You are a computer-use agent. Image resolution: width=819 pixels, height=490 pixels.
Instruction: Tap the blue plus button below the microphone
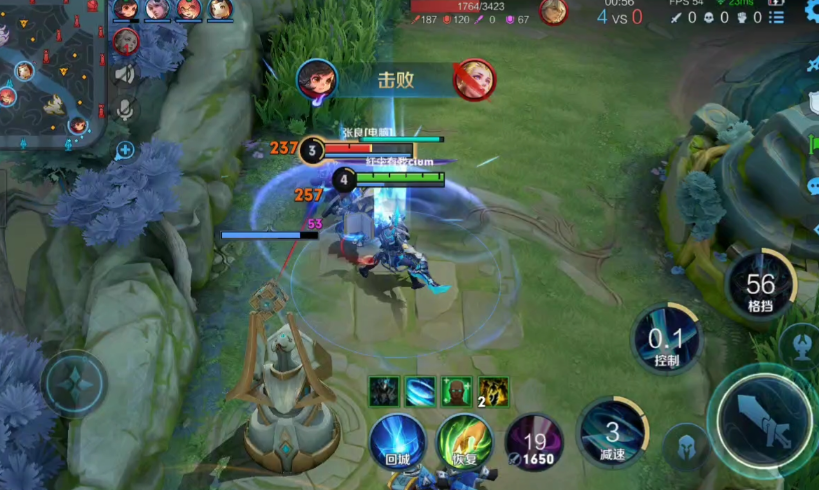[125, 151]
